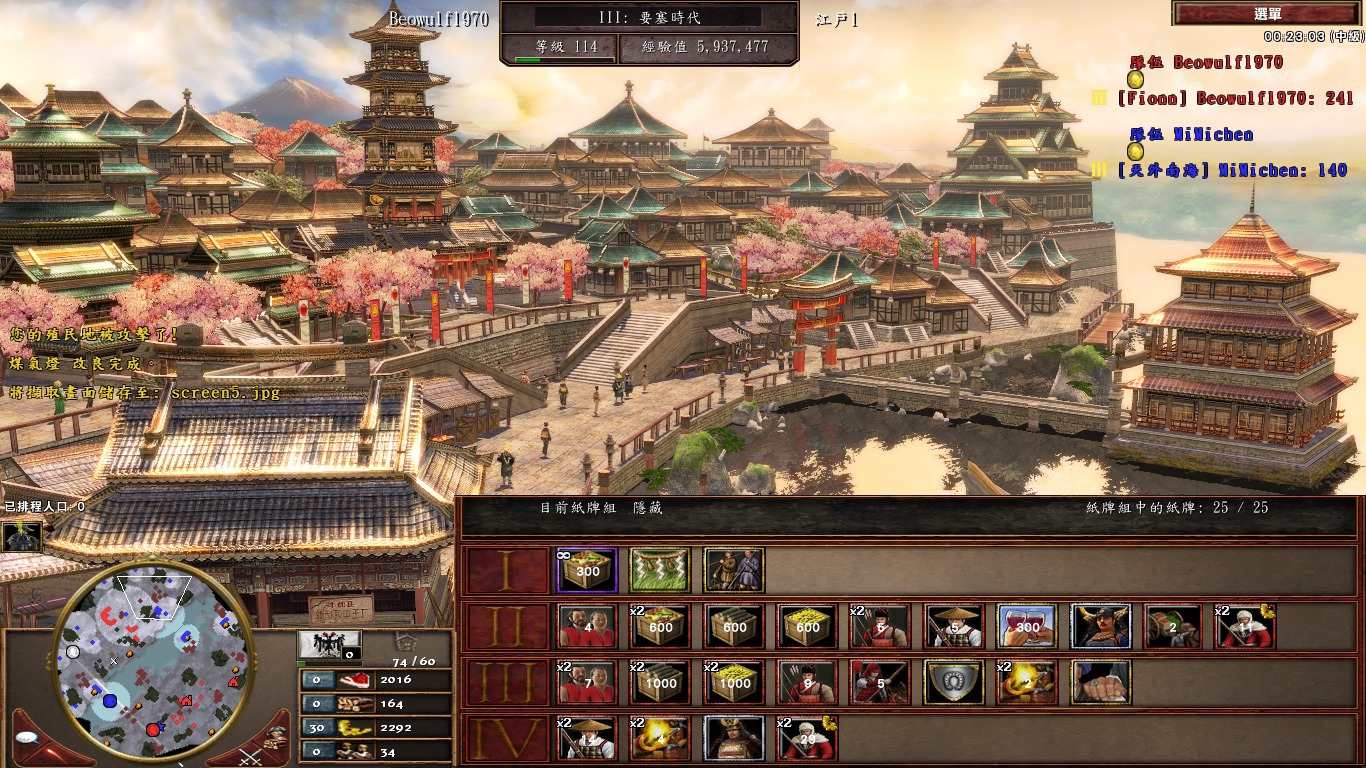
Task: Select the horned helmet warrior card
Action: point(1101,626)
